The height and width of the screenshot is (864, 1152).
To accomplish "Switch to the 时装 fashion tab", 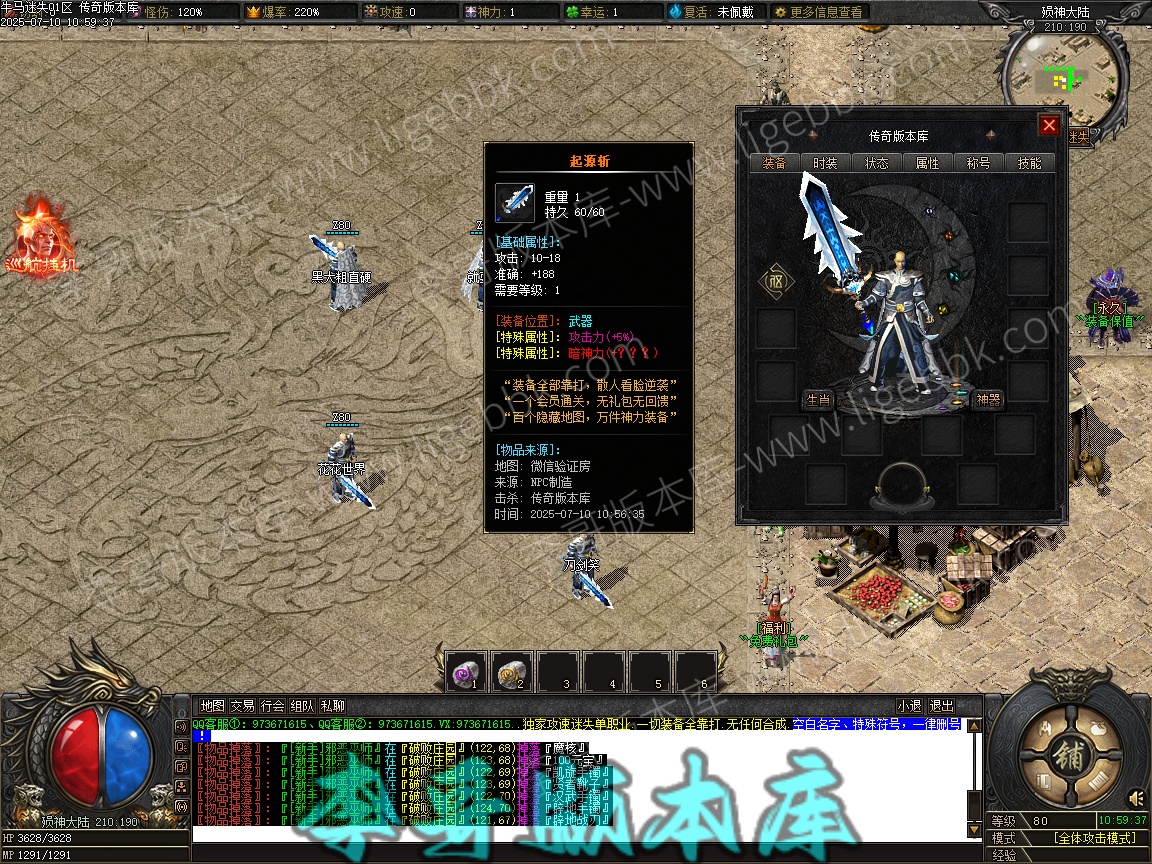I will [x=825, y=163].
